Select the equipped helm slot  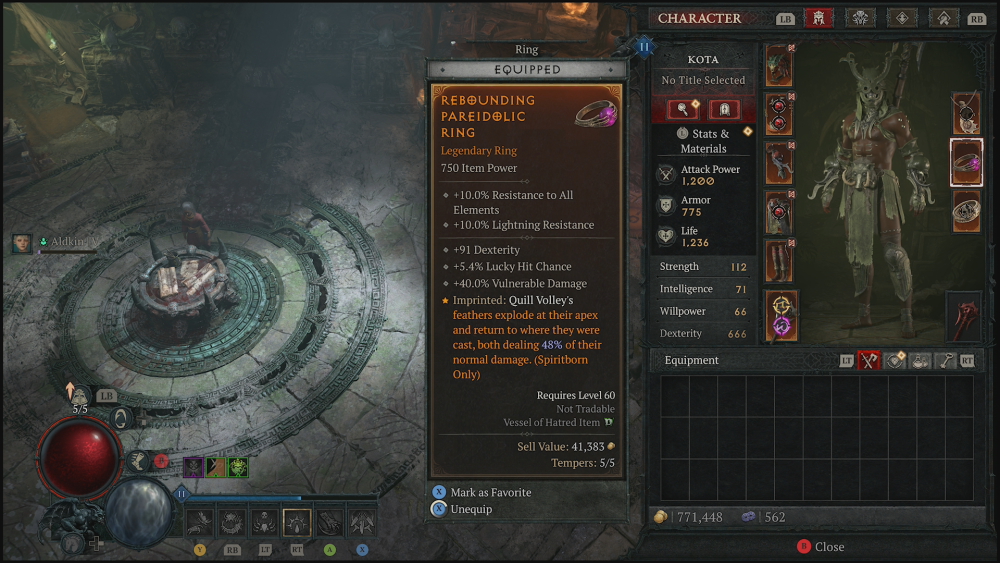(x=779, y=65)
